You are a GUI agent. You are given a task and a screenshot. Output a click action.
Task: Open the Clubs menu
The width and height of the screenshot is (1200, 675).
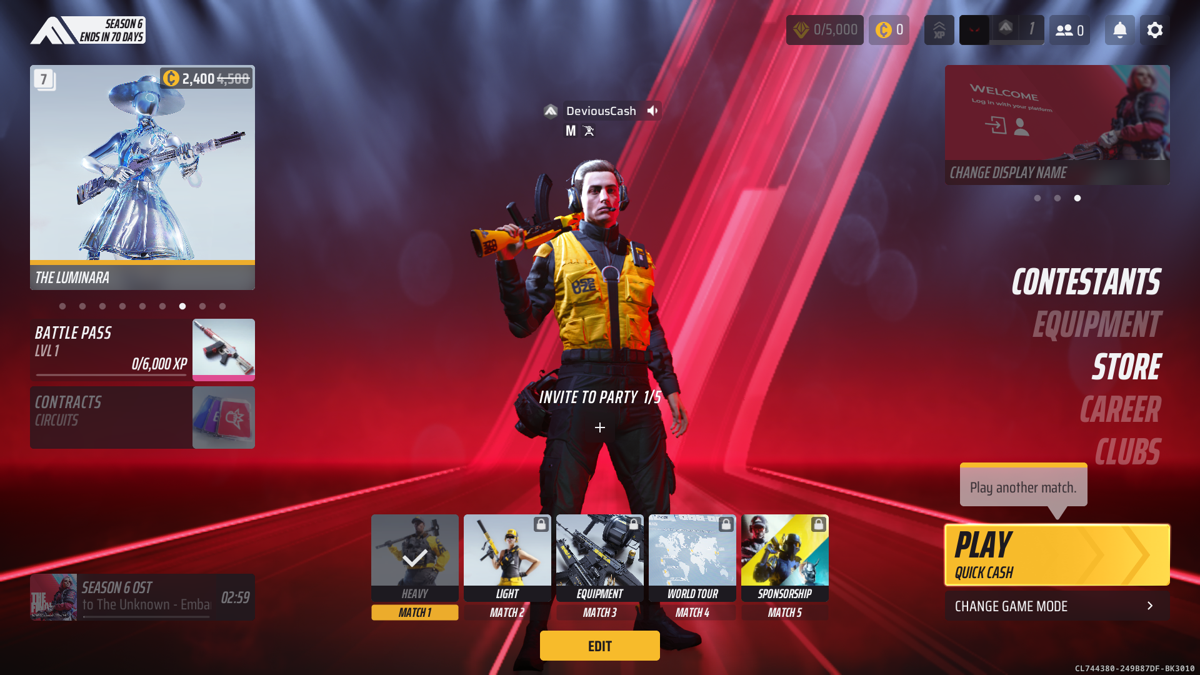point(1127,452)
